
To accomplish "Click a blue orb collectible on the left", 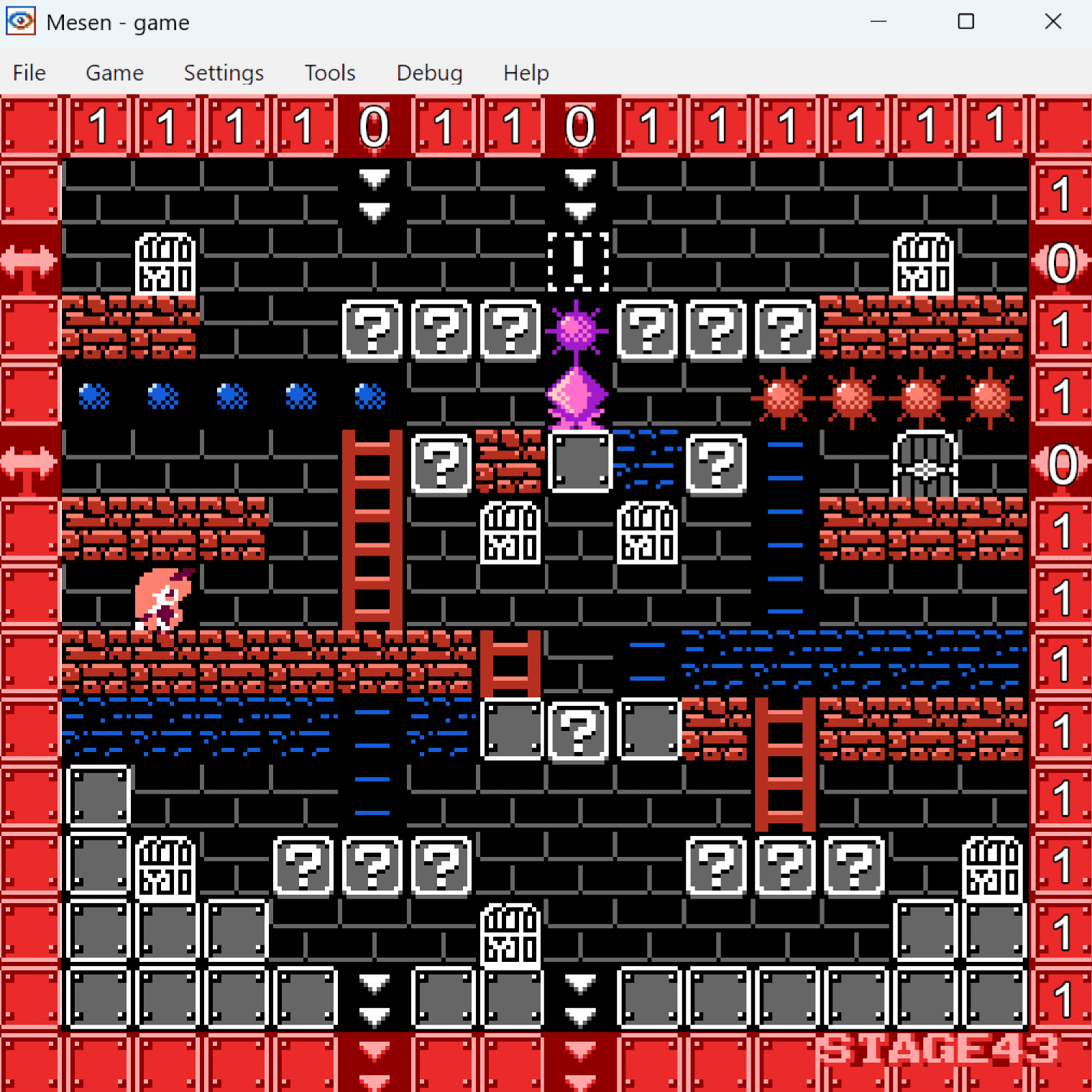I will coord(96,395).
